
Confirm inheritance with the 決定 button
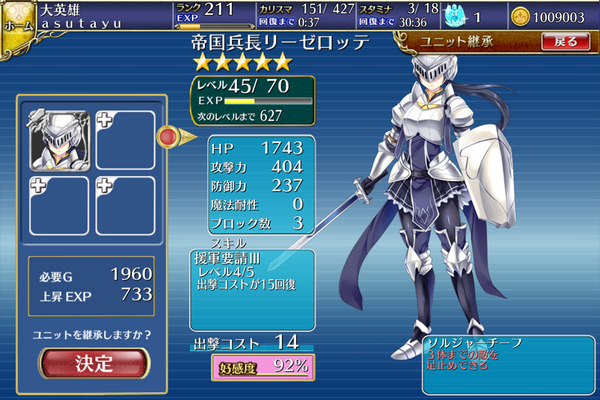94,363
